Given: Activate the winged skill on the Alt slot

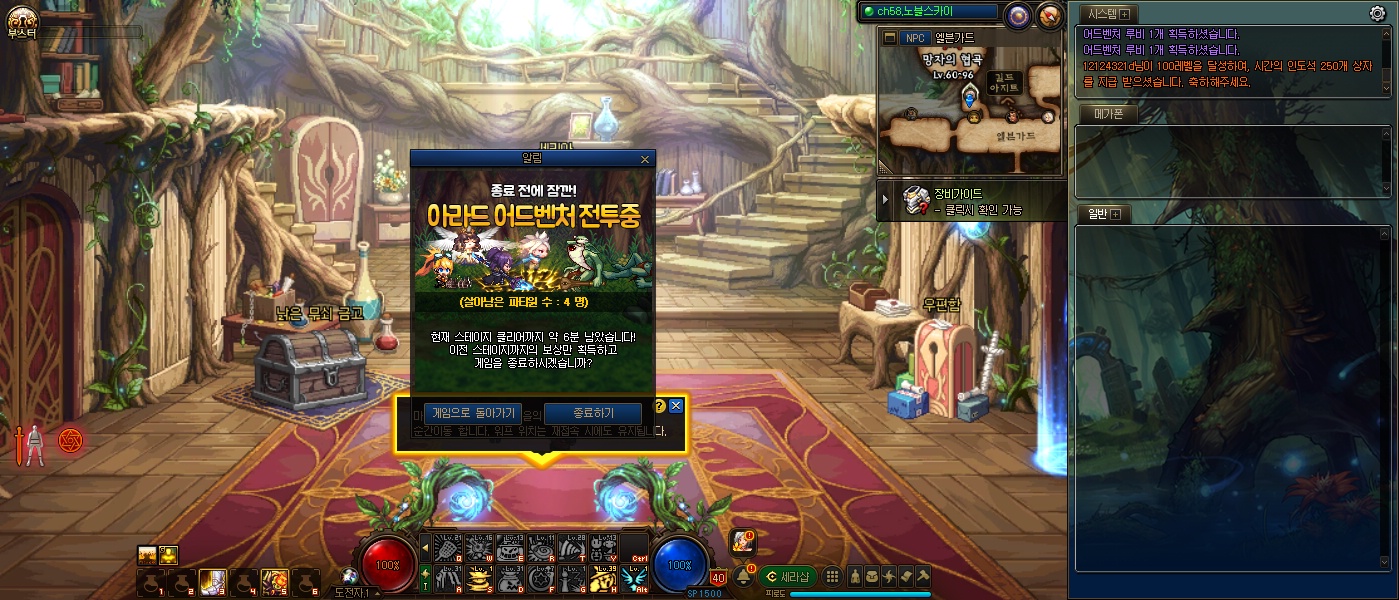Looking at the screenshot, I should pyautogui.click(x=632, y=578).
